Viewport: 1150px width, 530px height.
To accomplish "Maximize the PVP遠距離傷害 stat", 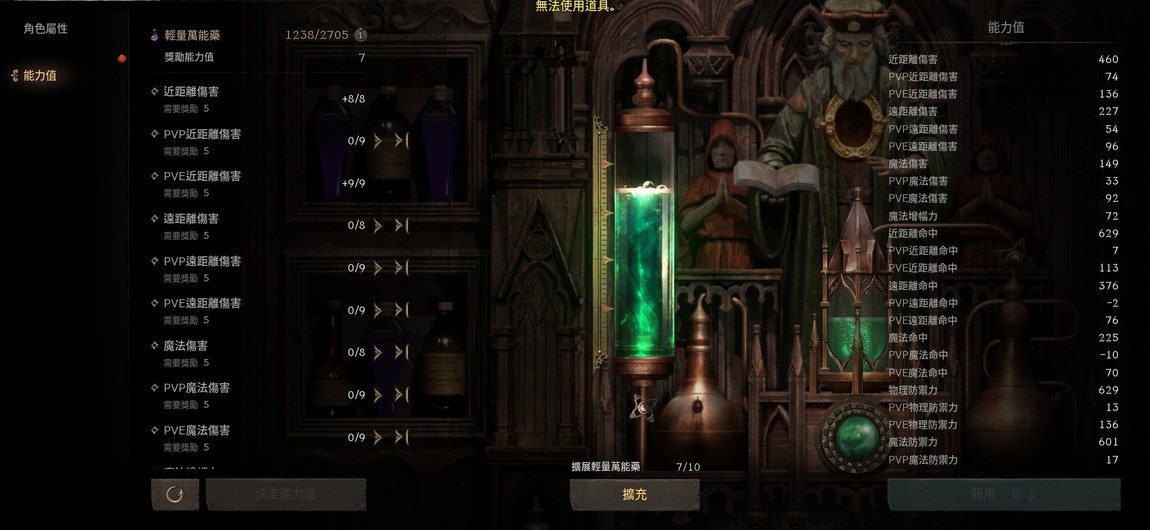I will [400, 268].
